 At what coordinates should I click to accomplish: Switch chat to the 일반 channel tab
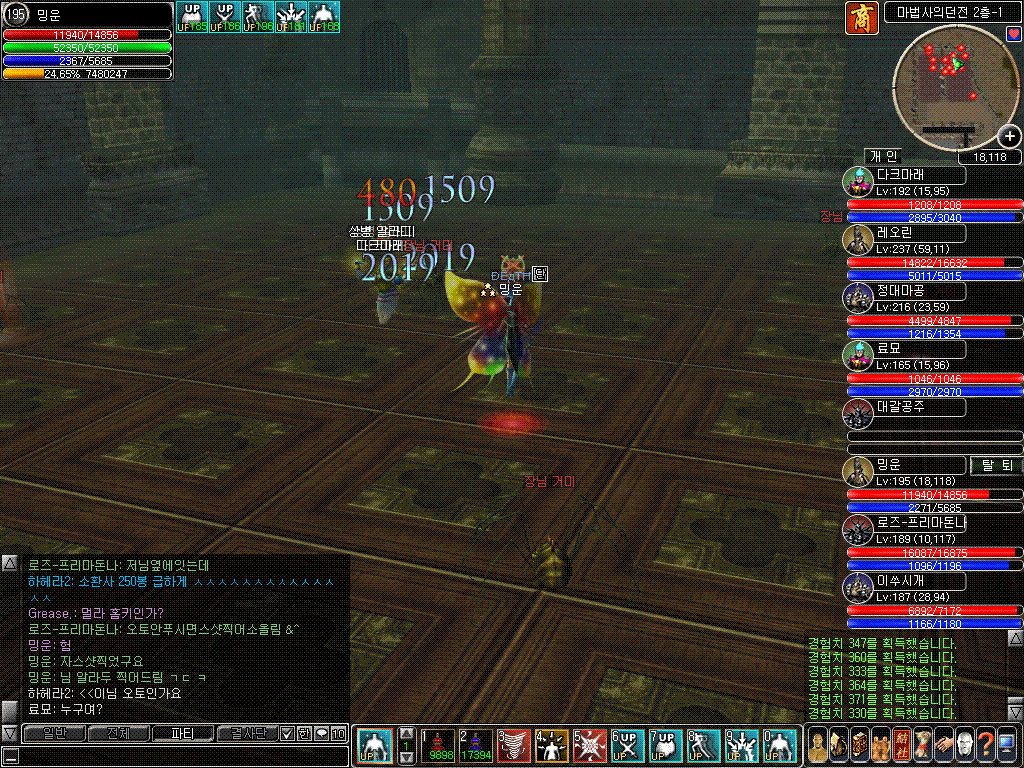53,734
